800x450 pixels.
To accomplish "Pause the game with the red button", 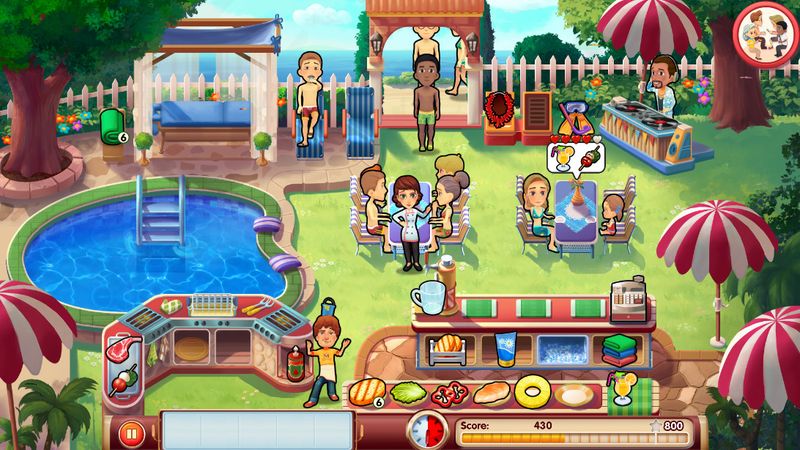I will coord(131,434).
